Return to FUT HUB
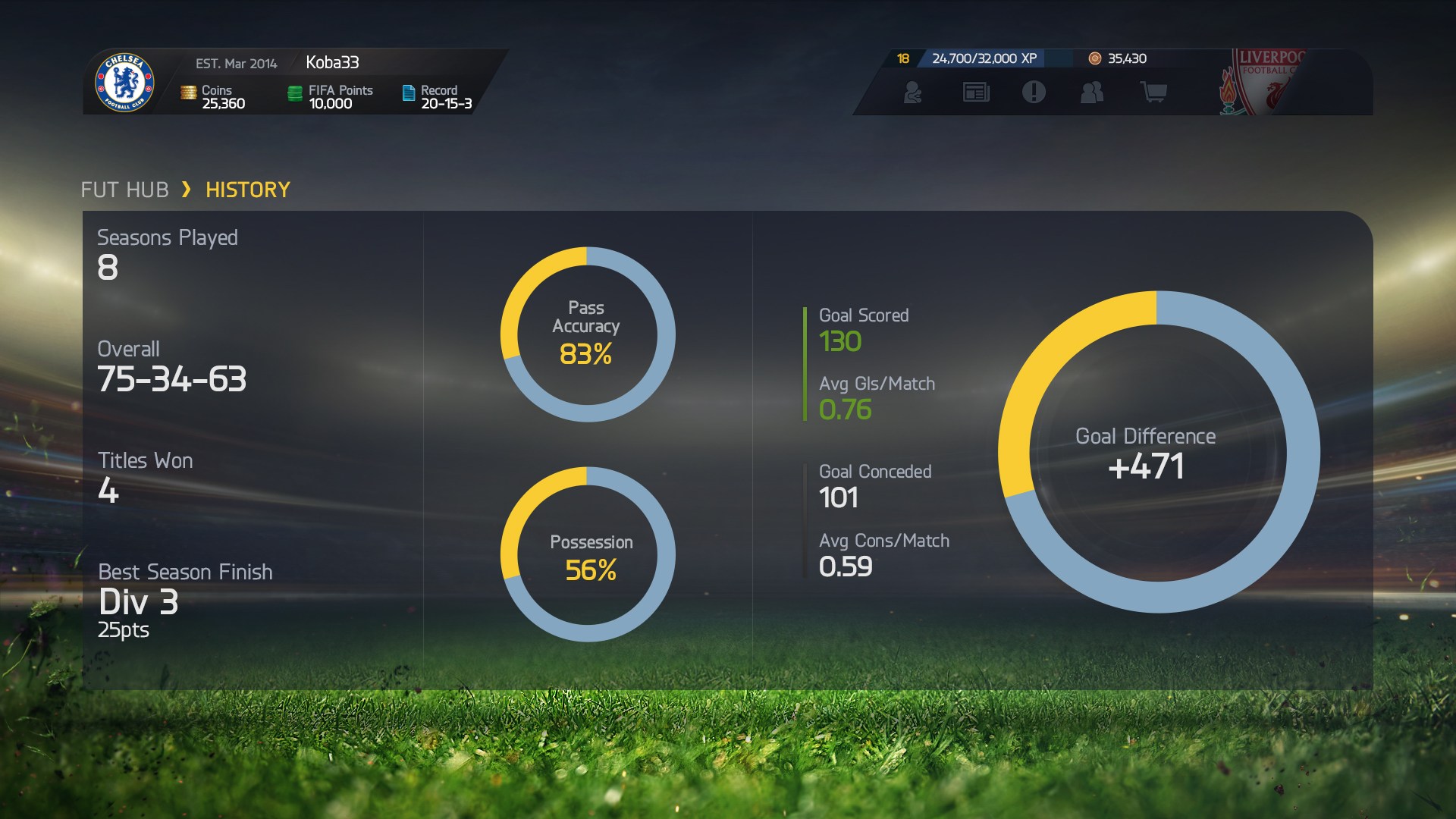The width and height of the screenshot is (1456, 819). (x=126, y=190)
